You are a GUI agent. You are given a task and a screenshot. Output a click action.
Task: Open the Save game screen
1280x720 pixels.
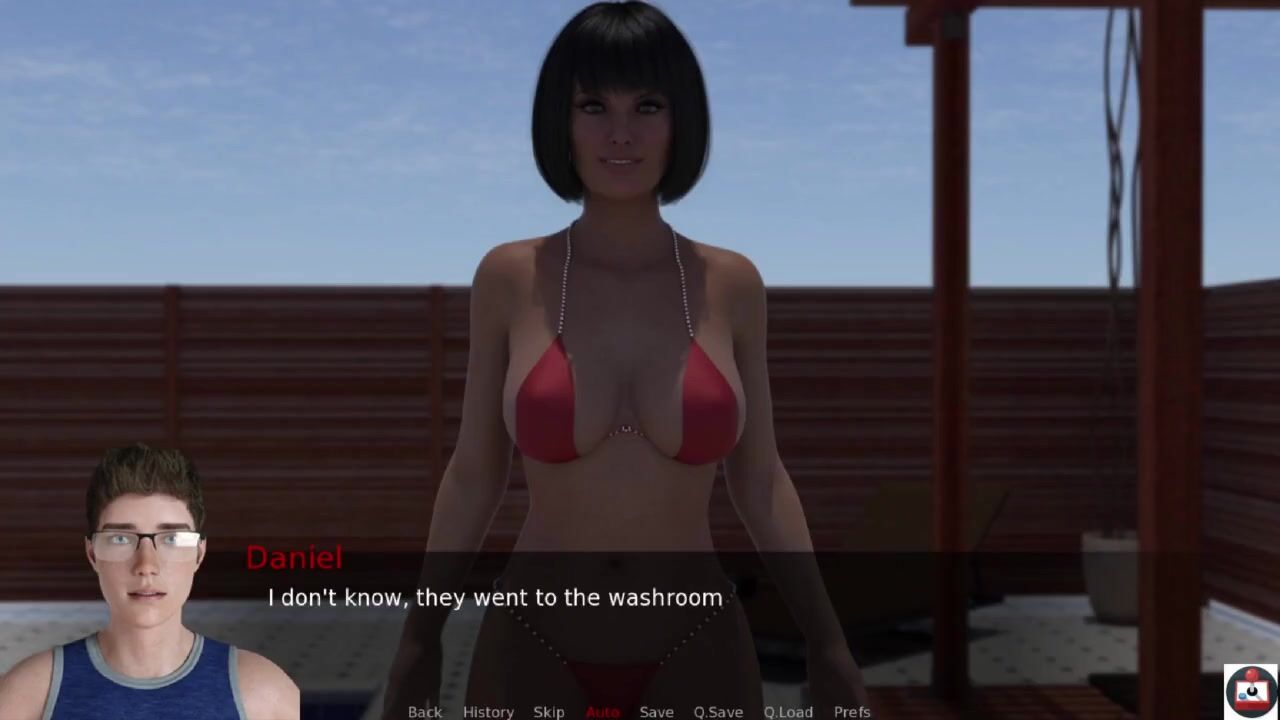pos(656,711)
